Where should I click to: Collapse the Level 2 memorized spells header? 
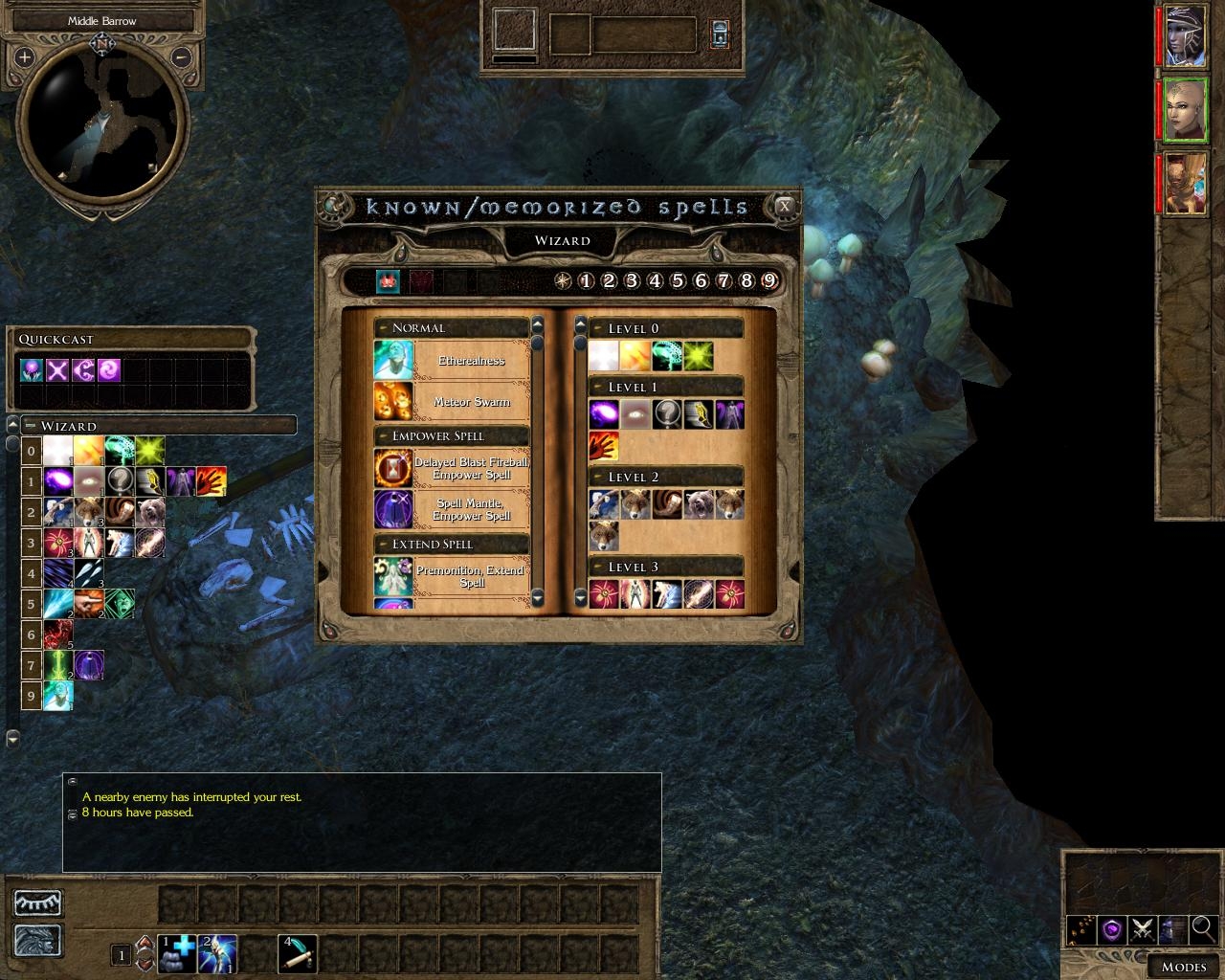tap(597, 477)
